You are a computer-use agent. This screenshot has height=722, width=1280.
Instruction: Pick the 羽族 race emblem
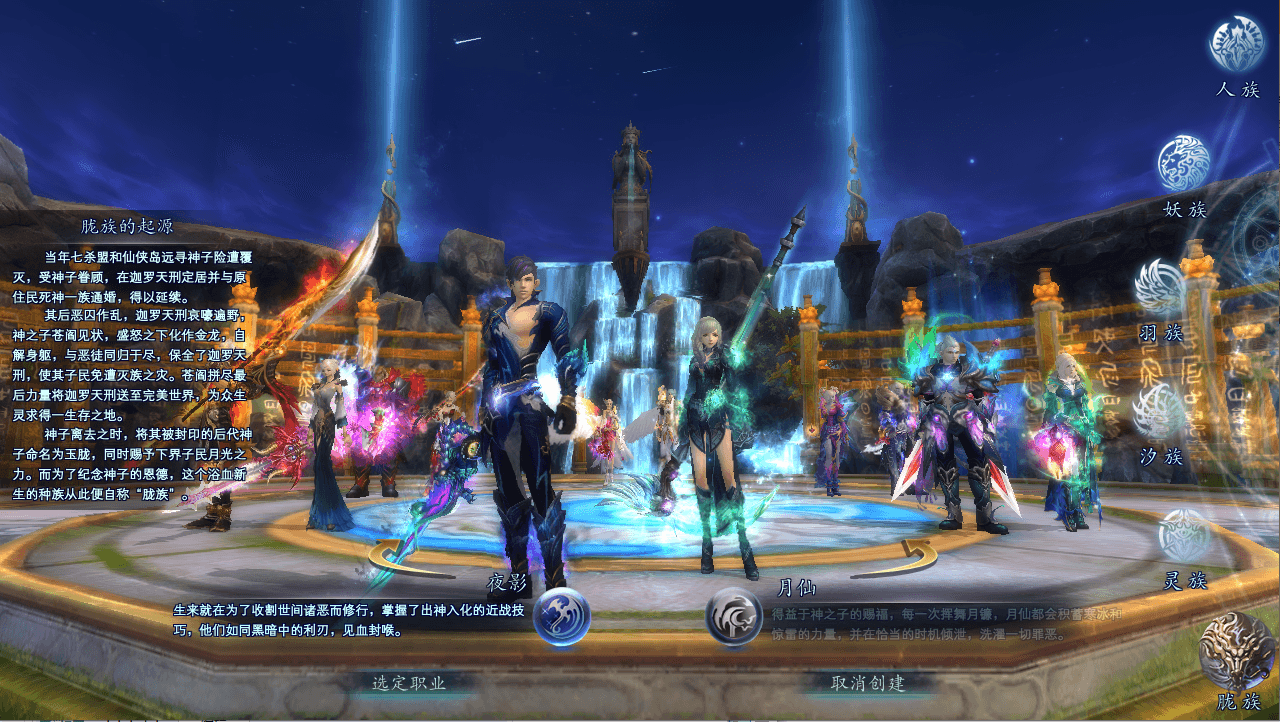pyautogui.click(x=1160, y=287)
